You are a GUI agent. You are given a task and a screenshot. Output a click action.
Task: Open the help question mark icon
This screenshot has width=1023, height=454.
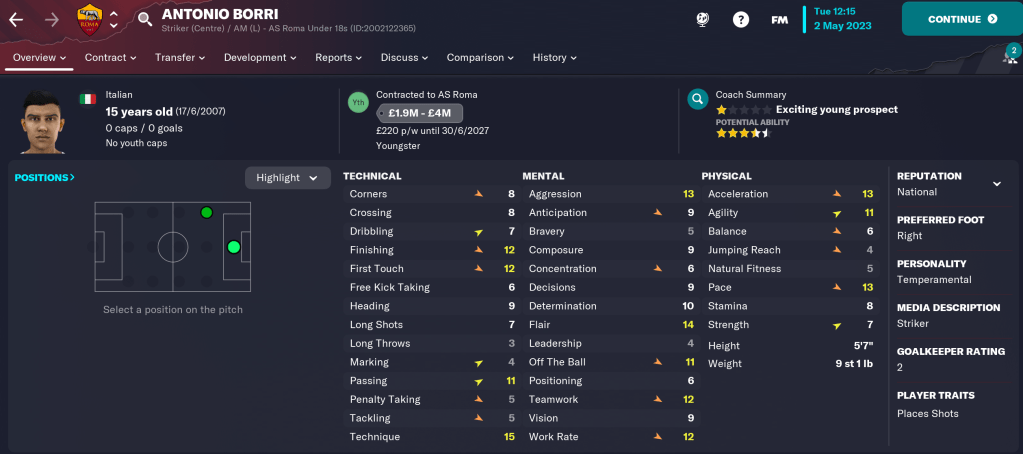tap(742, 19)
